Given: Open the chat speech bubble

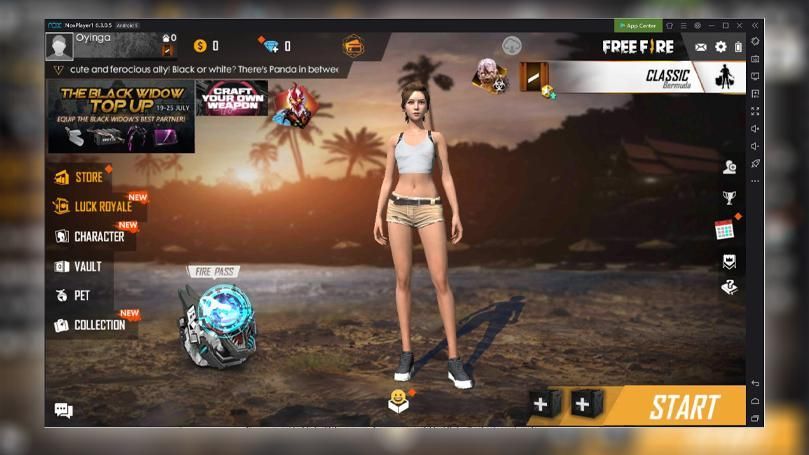Looking at the screenshot, I should (x=64, y=410).
